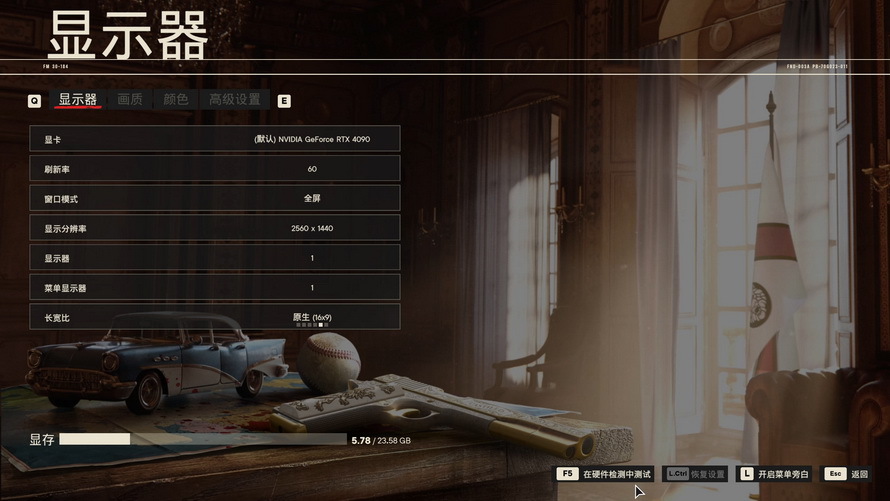Switch to the 画质 tab
This screenshot has width=890, height=501.
130,100
